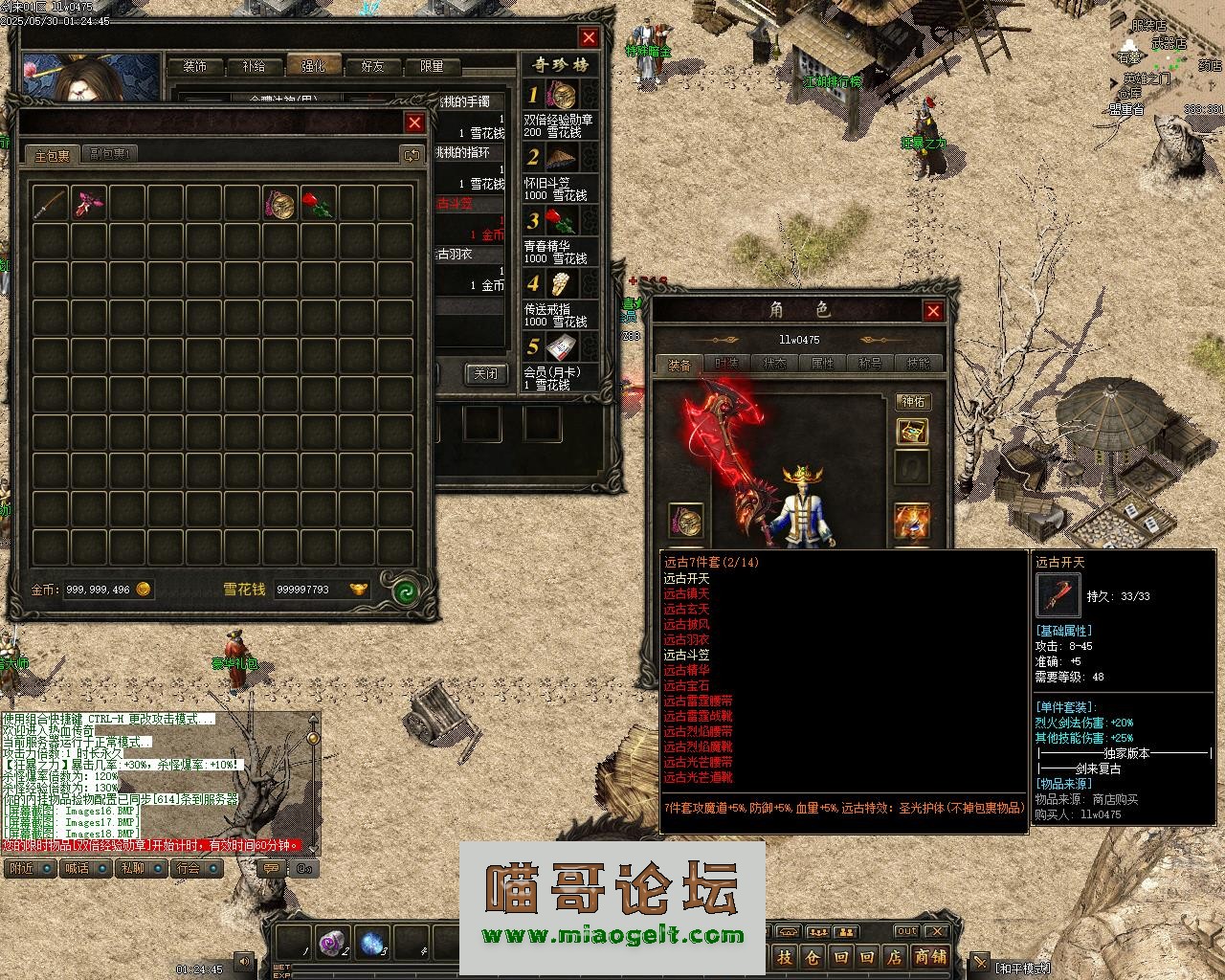This screenshot has width=1225, height=980.
Task: Select the gold medal in the bag
Action: [280, 203]
